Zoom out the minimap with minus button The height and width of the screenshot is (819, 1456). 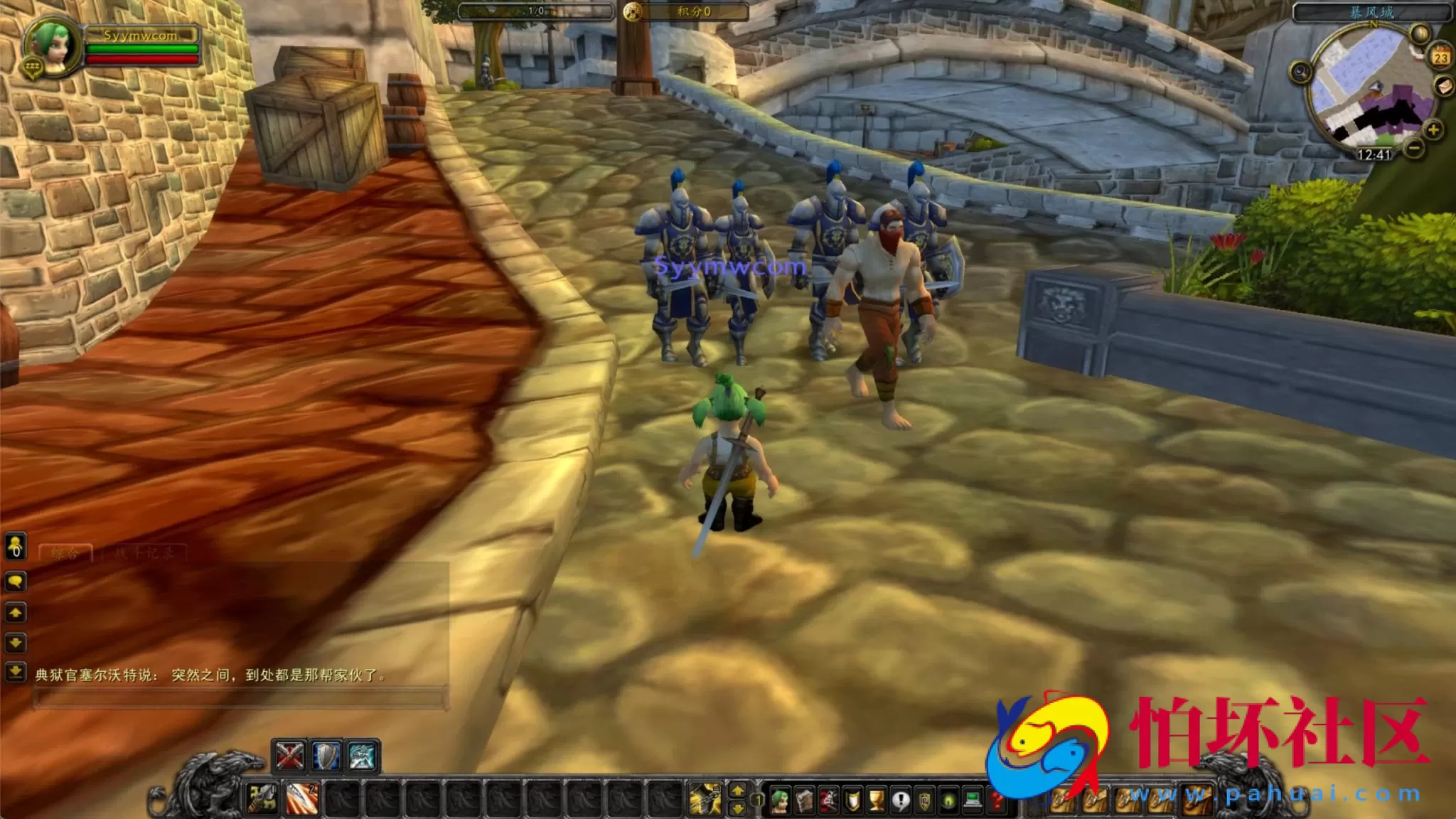(x=1413, y=148)
